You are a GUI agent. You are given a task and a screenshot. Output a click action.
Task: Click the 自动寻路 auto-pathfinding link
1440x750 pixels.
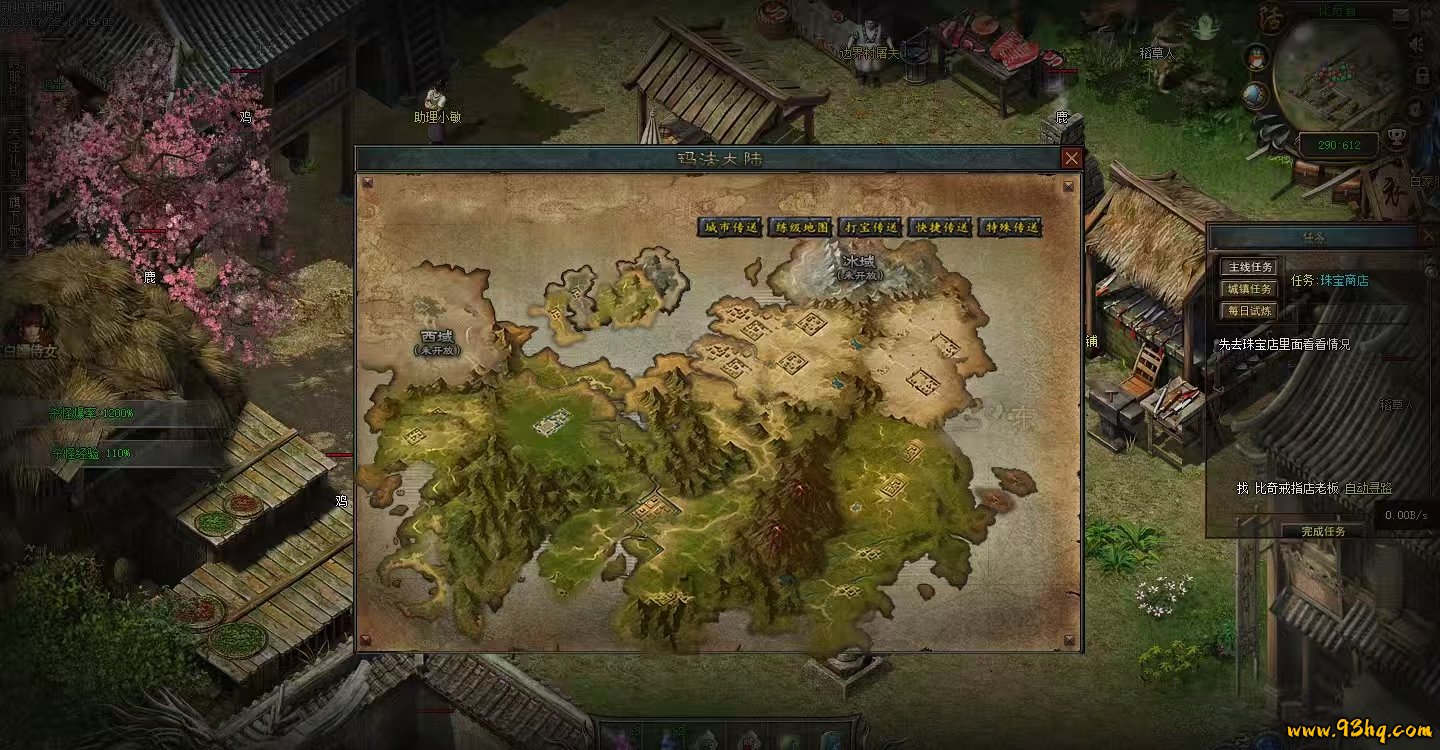pos(1367,489)
